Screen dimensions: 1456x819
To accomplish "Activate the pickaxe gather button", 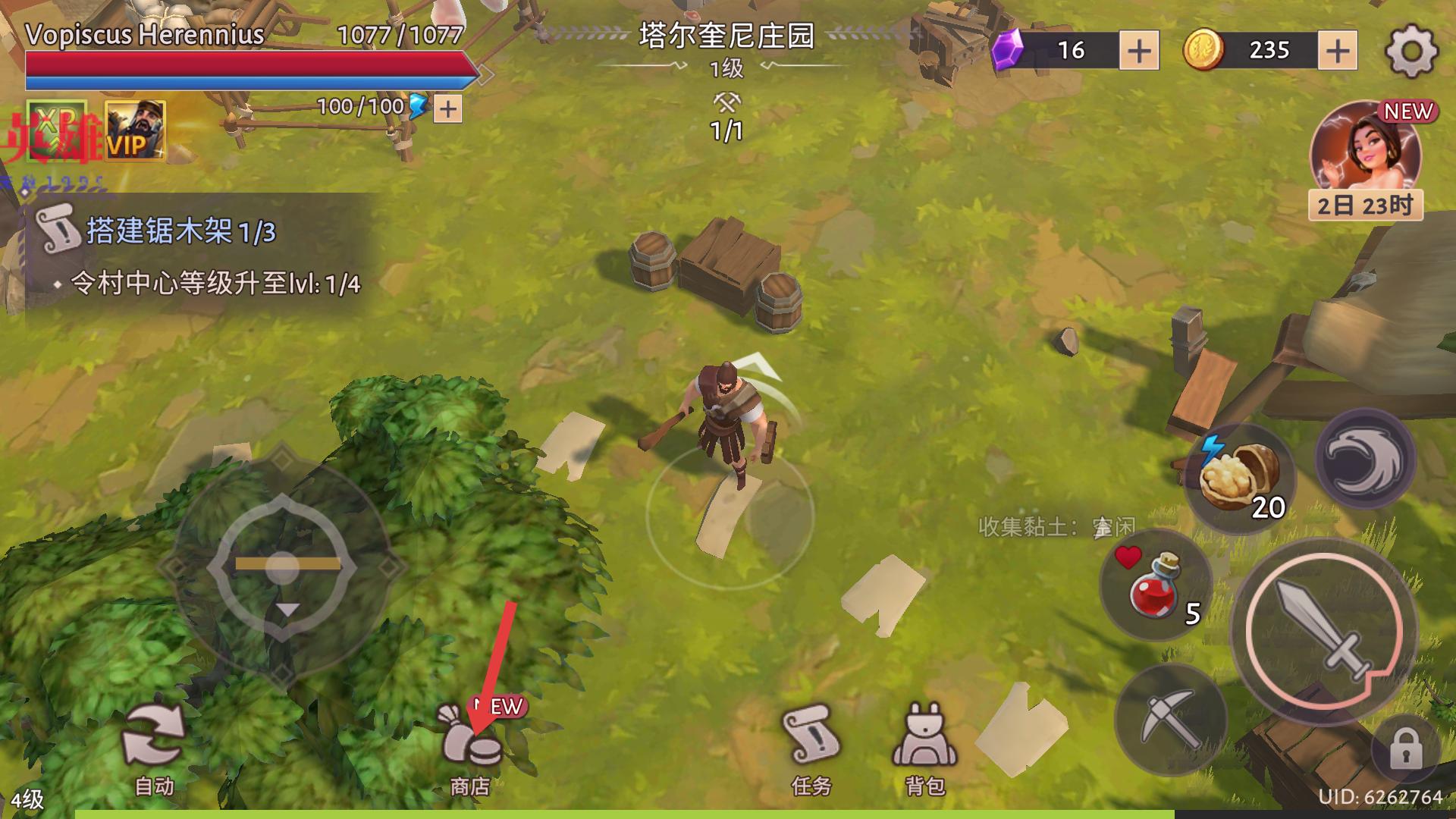I will click(1169, 719).
